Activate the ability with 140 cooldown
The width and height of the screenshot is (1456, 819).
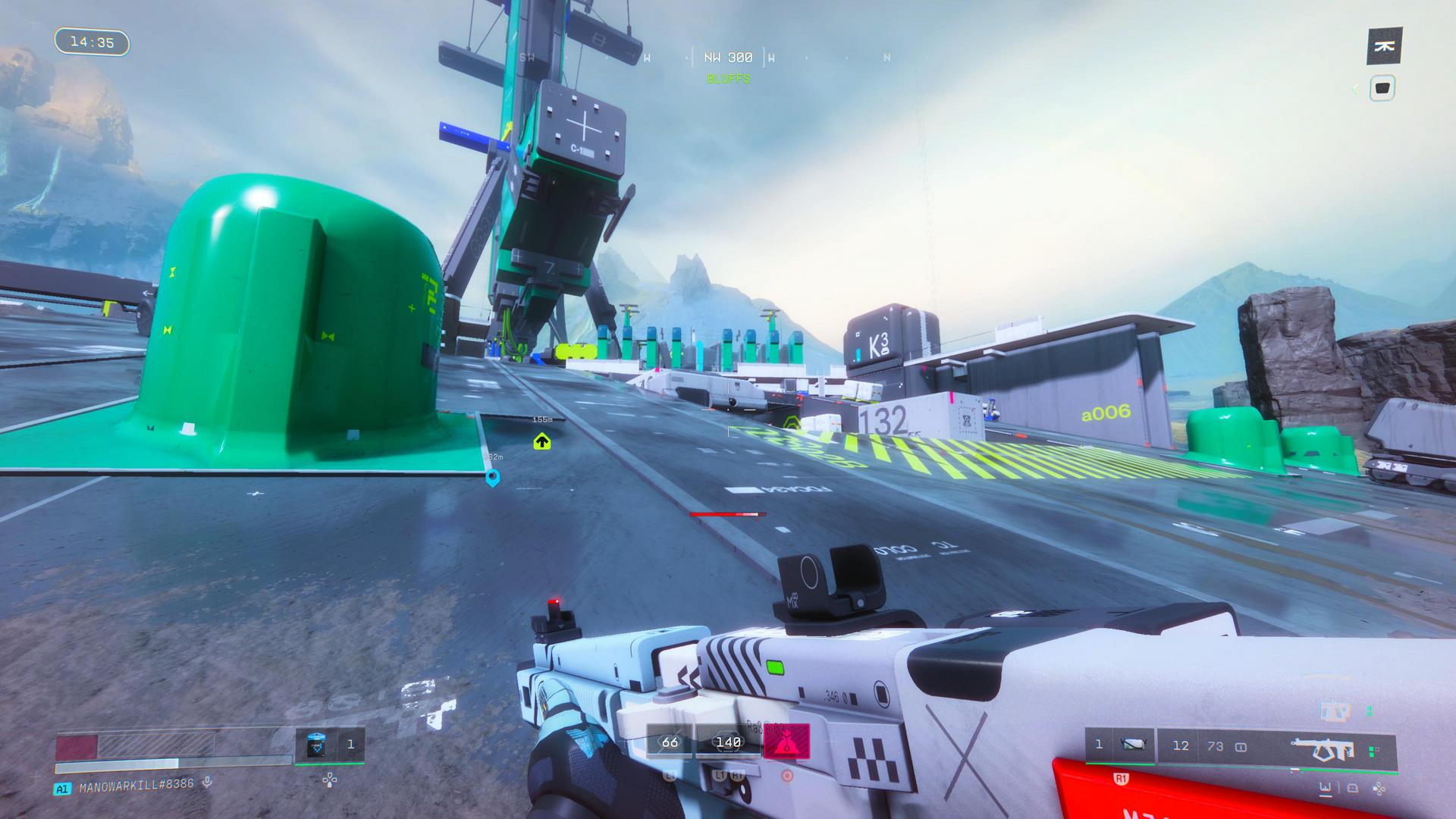click(x=728, y=742)
